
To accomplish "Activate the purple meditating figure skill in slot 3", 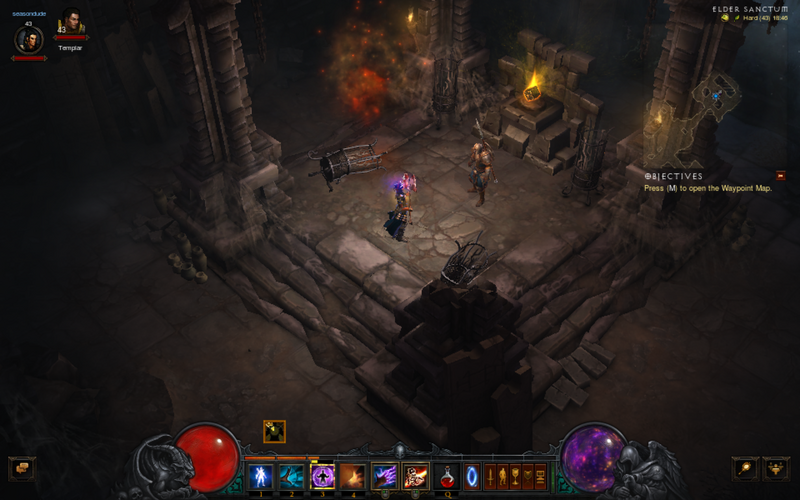I will pyautogui.click(x=322, y=476).
